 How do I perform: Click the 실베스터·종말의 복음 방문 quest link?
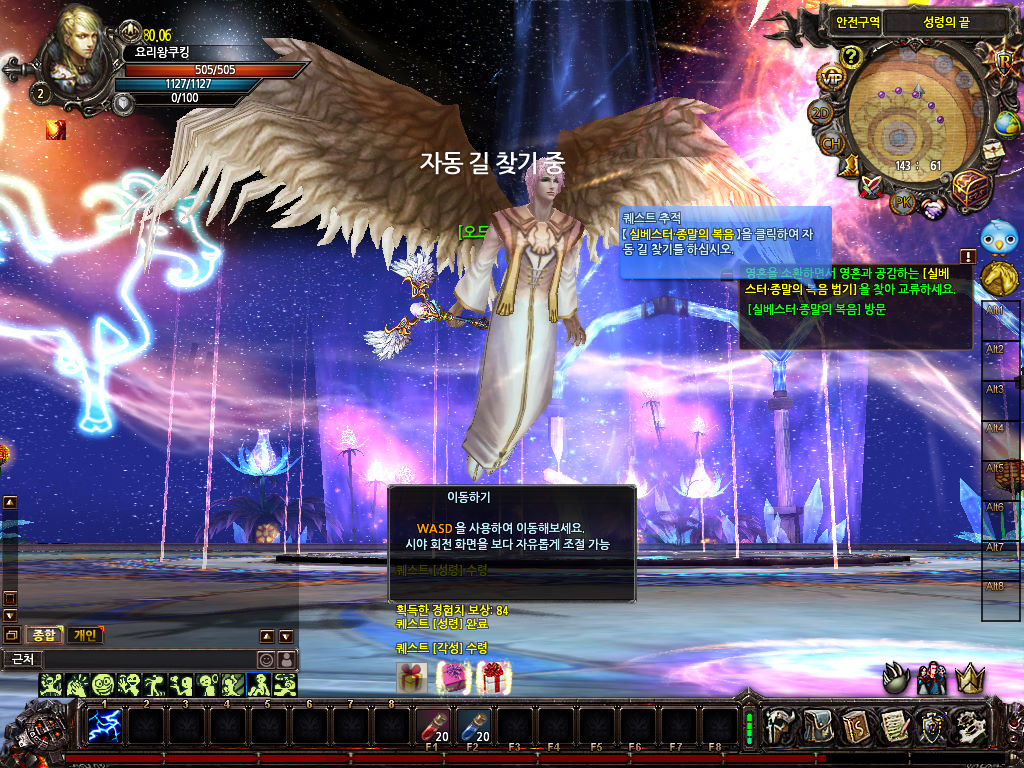(x=816, y=309)
